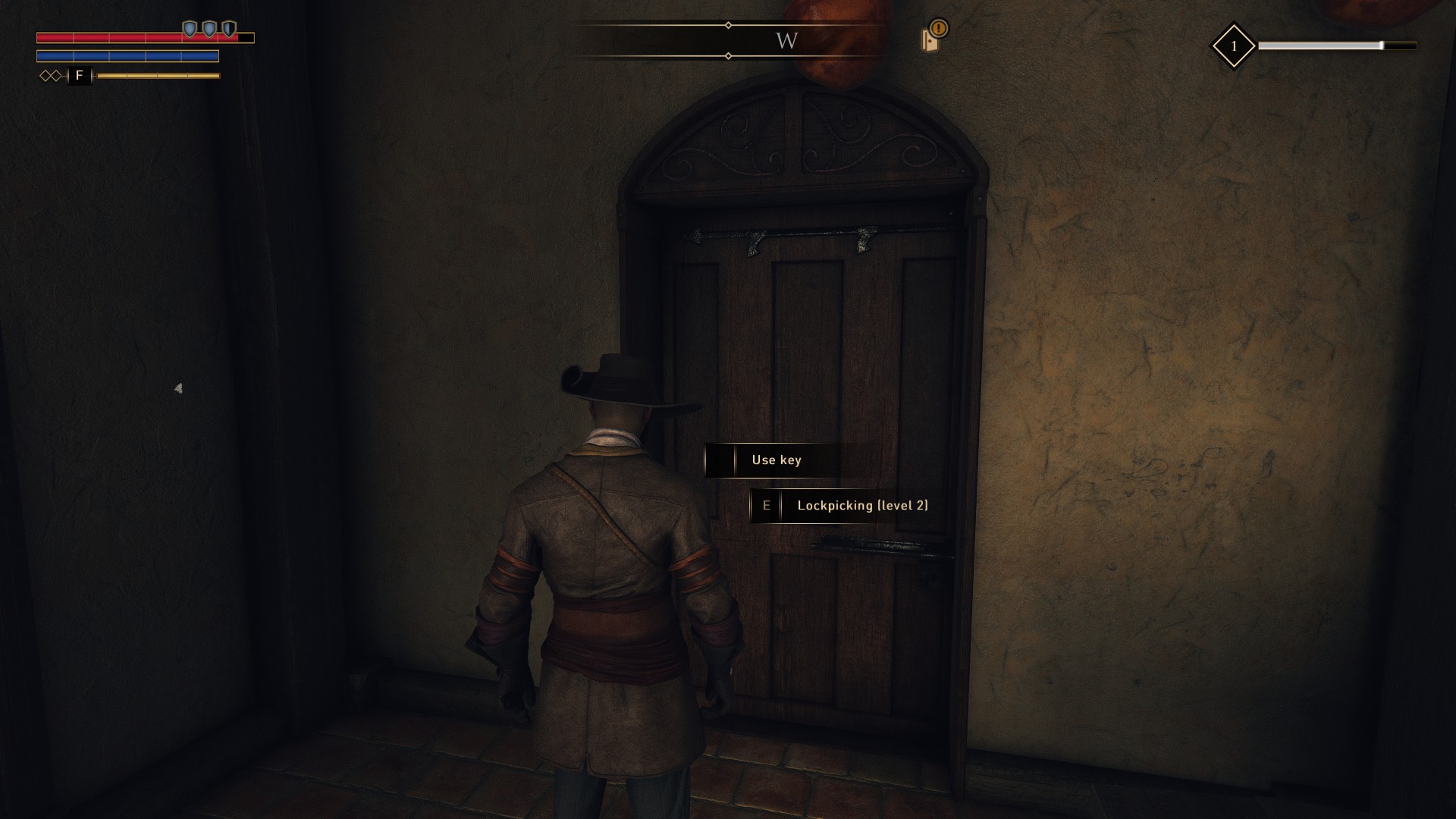
Task: Click the Lockpicking (level 2) text label
Action: pyautogui.click(x=861, y=506)
